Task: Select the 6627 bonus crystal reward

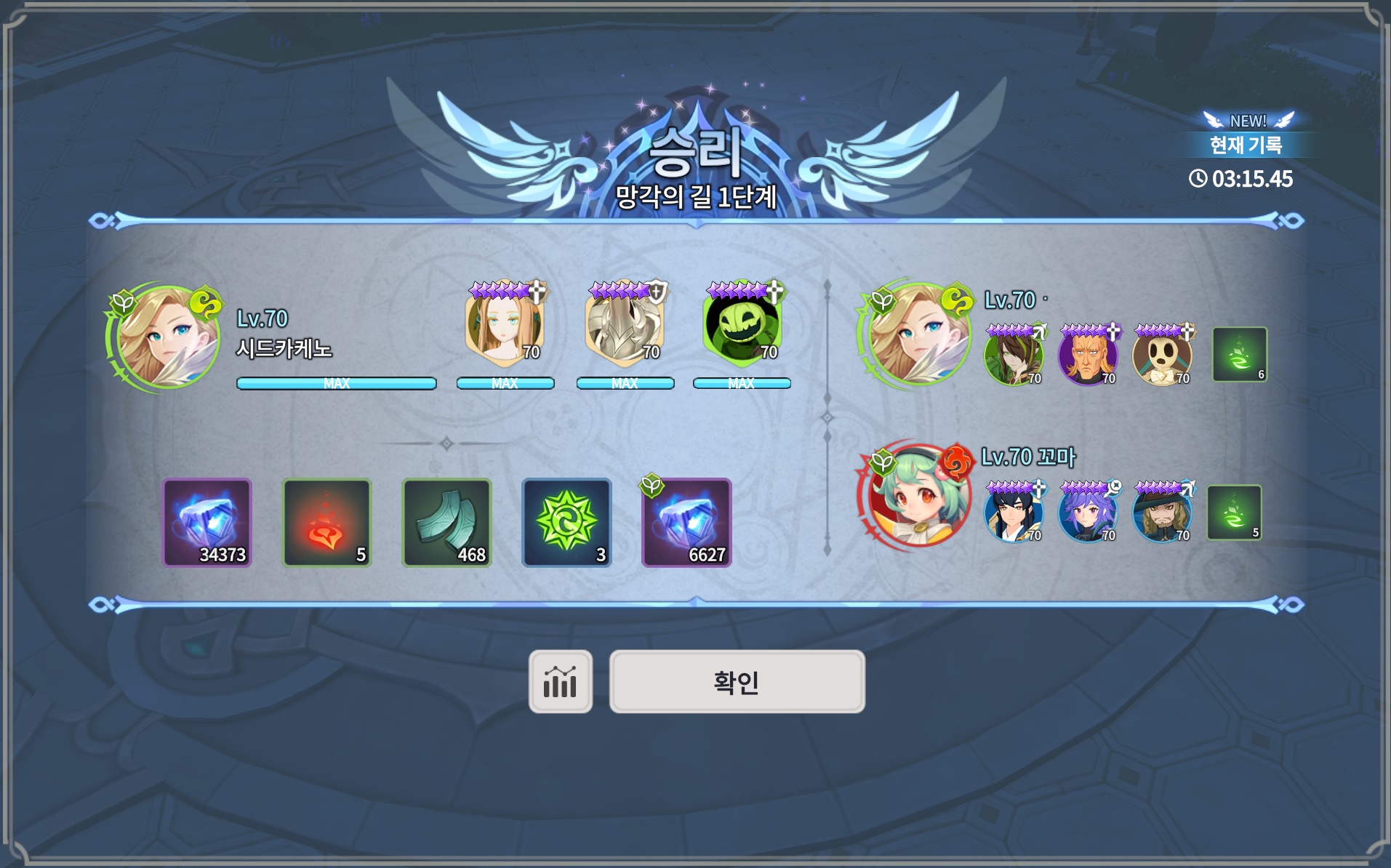Action: pyautogui.click(x=686, y=523)
